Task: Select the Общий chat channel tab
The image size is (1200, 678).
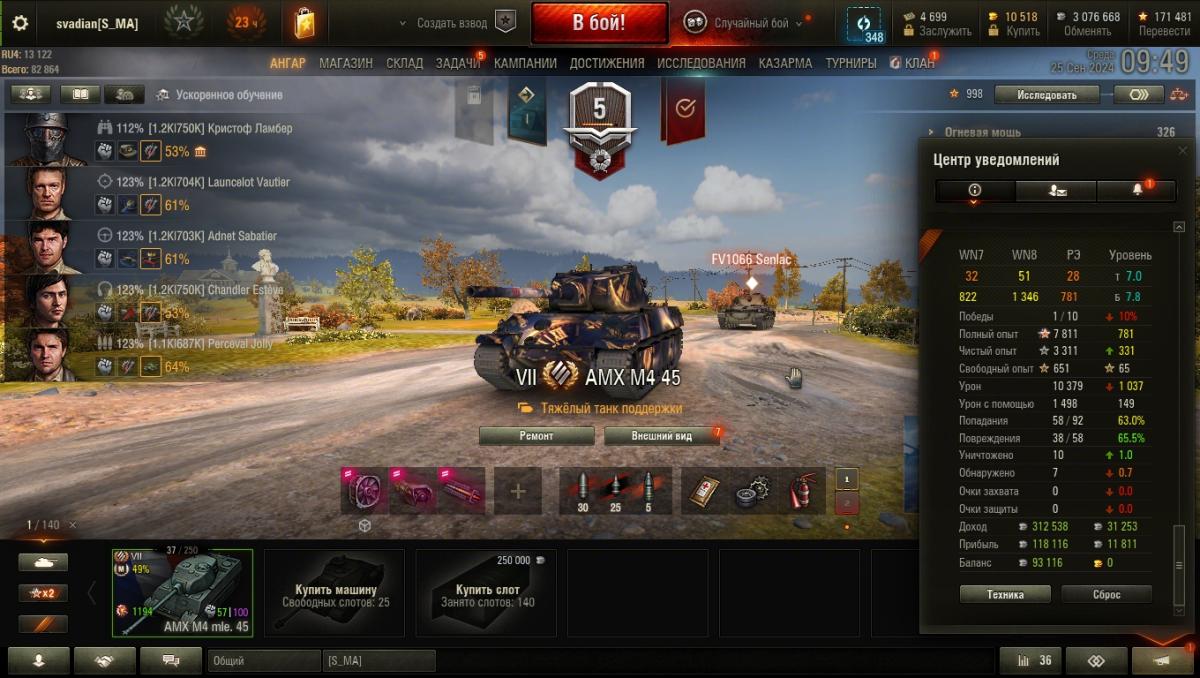Action: tap(264, 661)
